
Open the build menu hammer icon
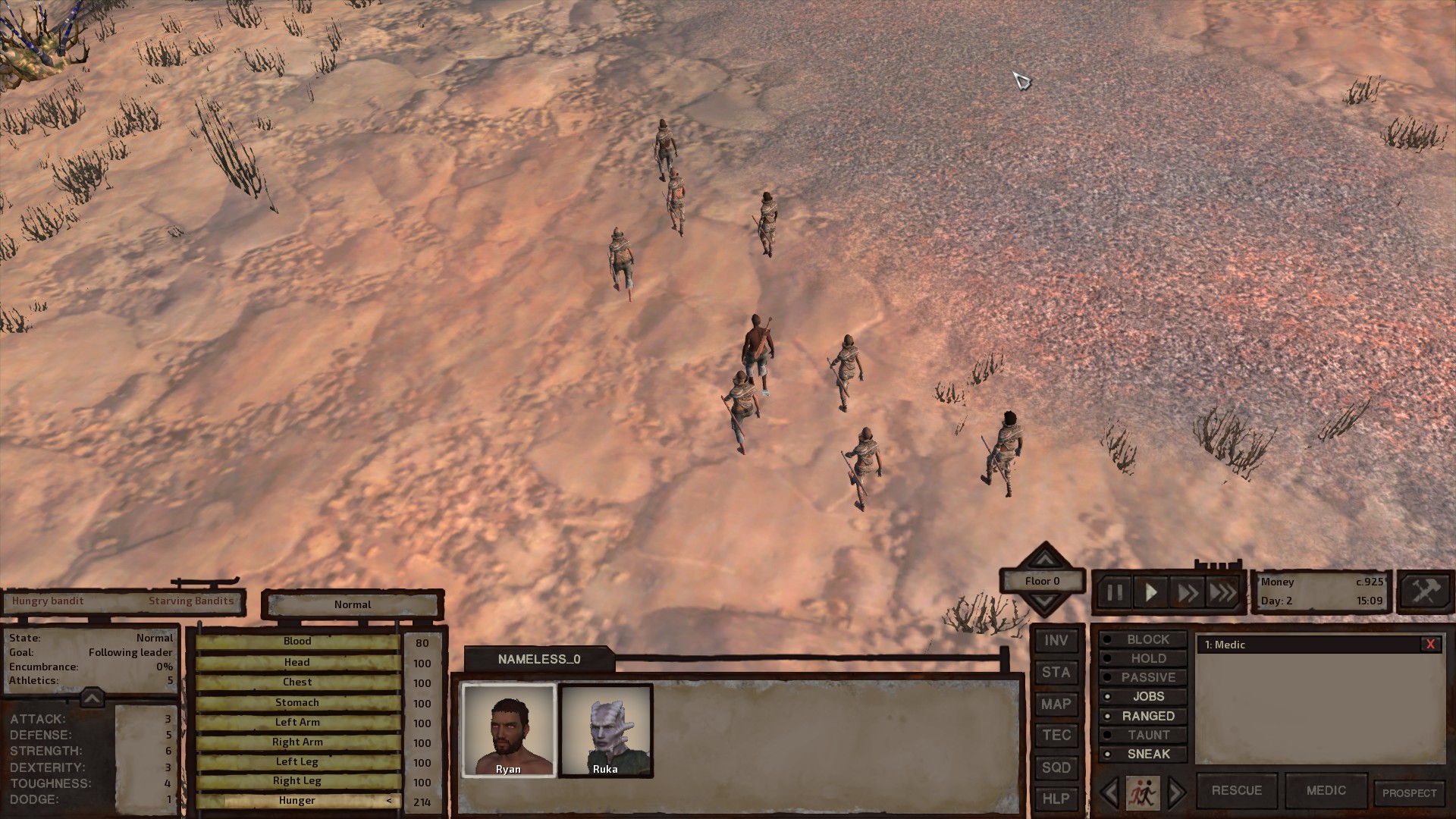pos(1425,591)
